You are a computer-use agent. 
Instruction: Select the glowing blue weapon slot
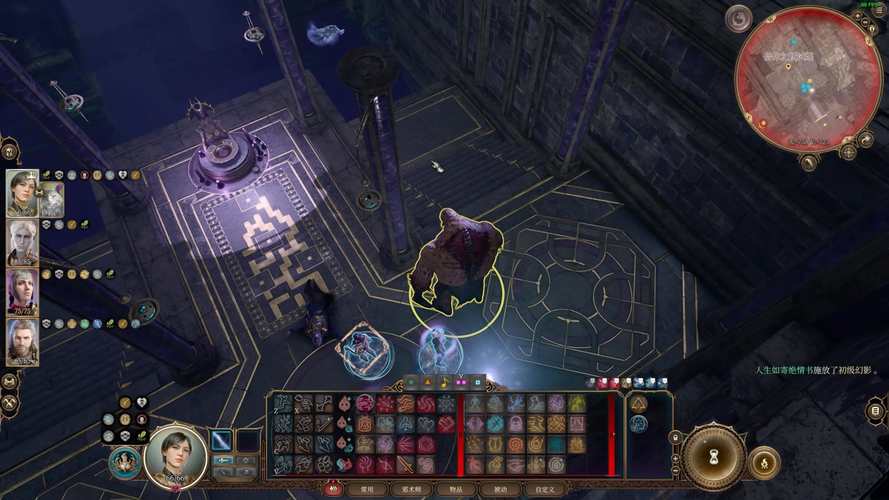[x=221, y=440]
